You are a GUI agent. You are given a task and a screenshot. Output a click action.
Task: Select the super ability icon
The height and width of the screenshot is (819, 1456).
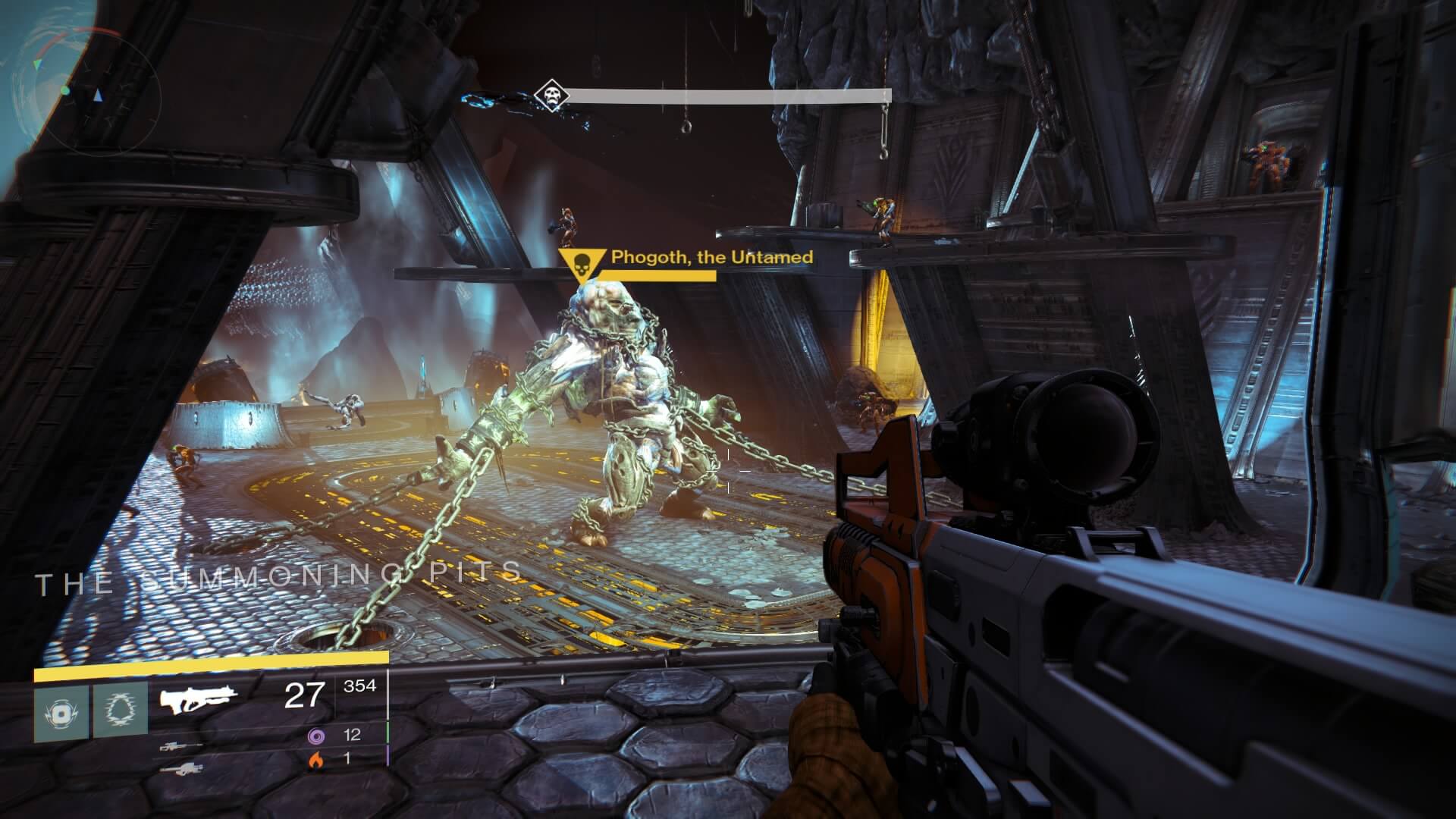click(x=61, y=713)
